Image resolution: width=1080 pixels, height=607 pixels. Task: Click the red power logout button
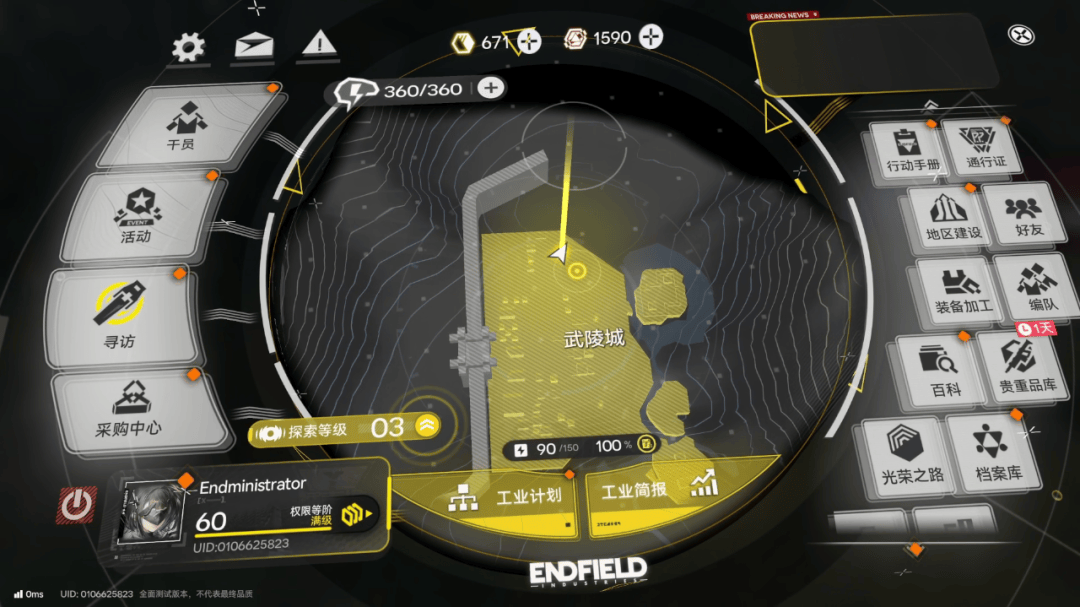(76, 505)
